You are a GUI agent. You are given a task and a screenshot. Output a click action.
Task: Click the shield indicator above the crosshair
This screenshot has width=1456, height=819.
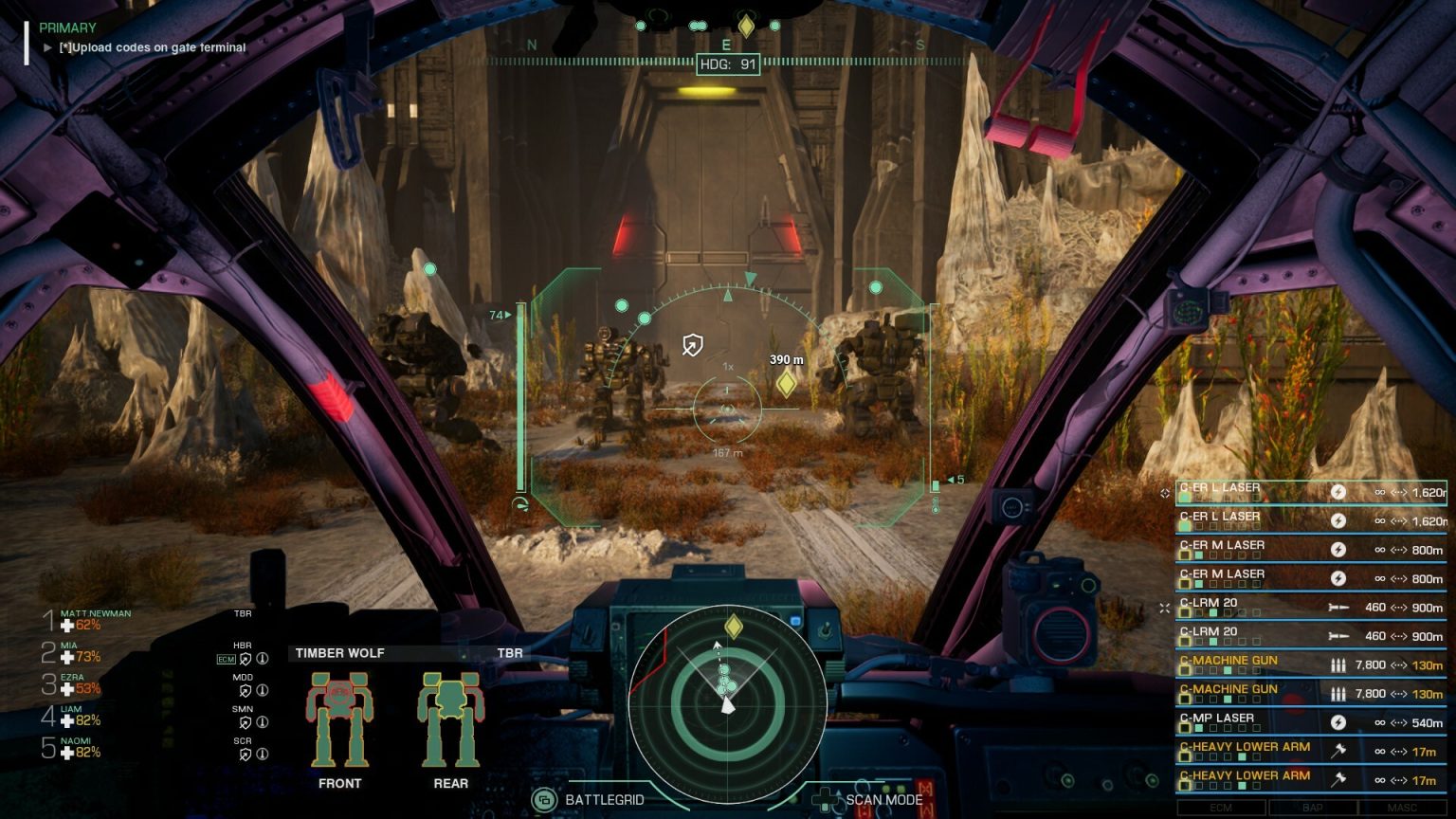click(x=691, y=343)
